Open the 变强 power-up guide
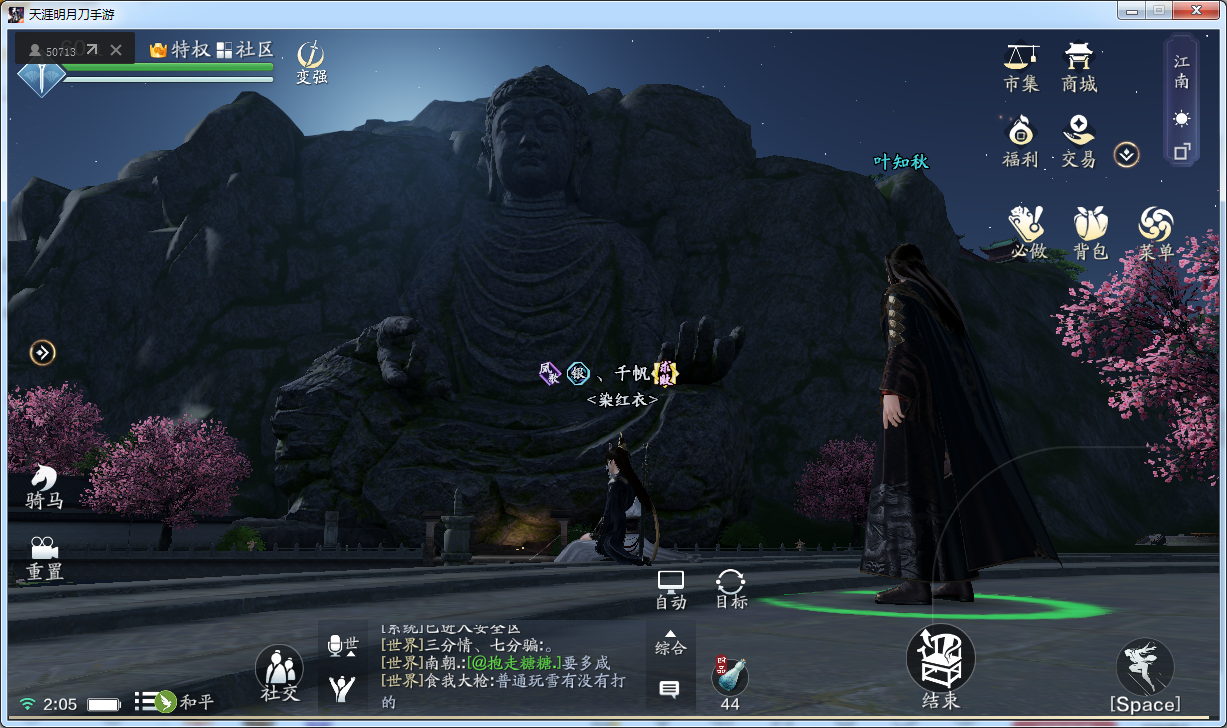Screen dimensions: 1227x728 point(311,60)
